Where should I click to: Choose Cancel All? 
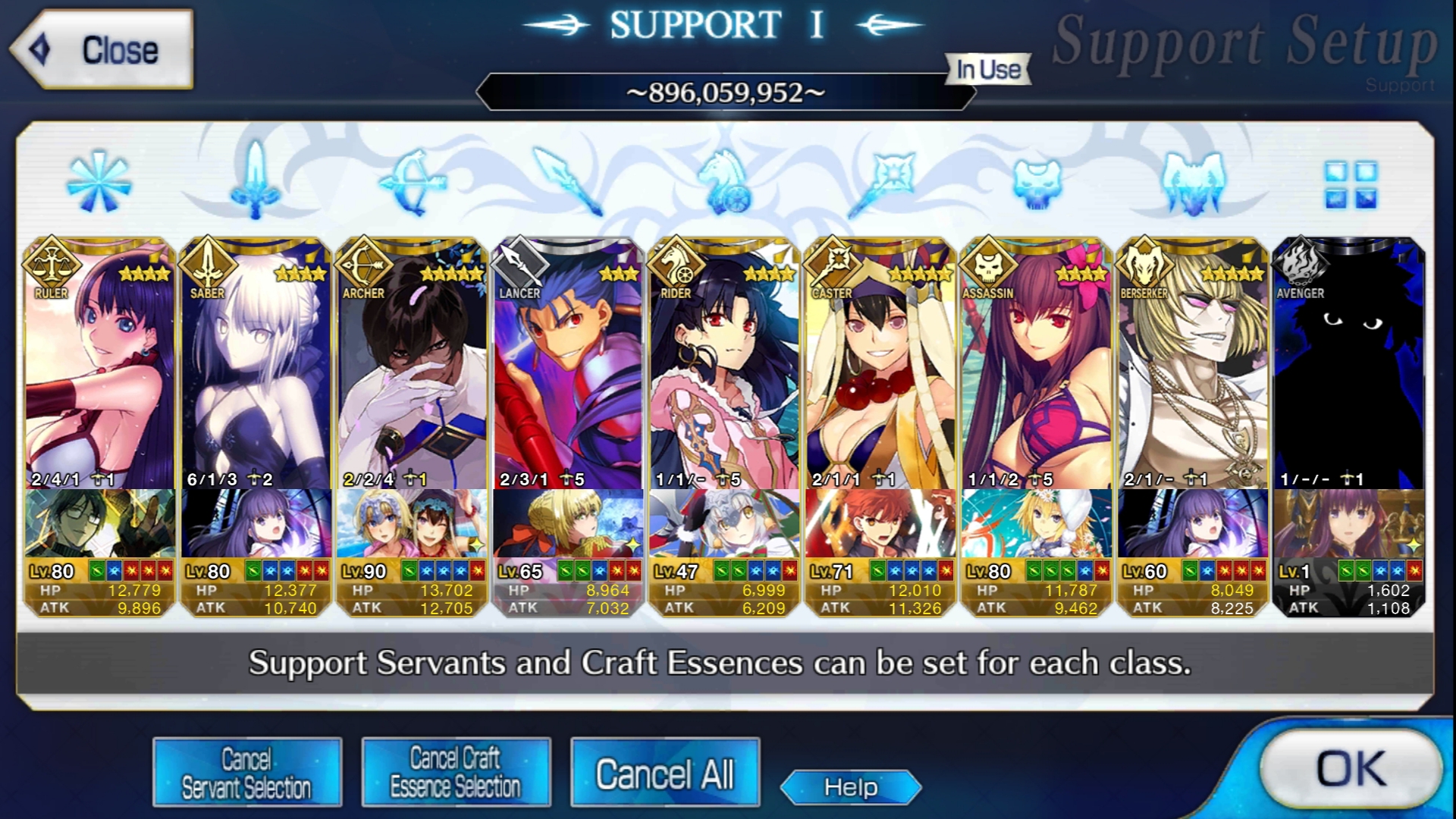(x=665, y=773)
